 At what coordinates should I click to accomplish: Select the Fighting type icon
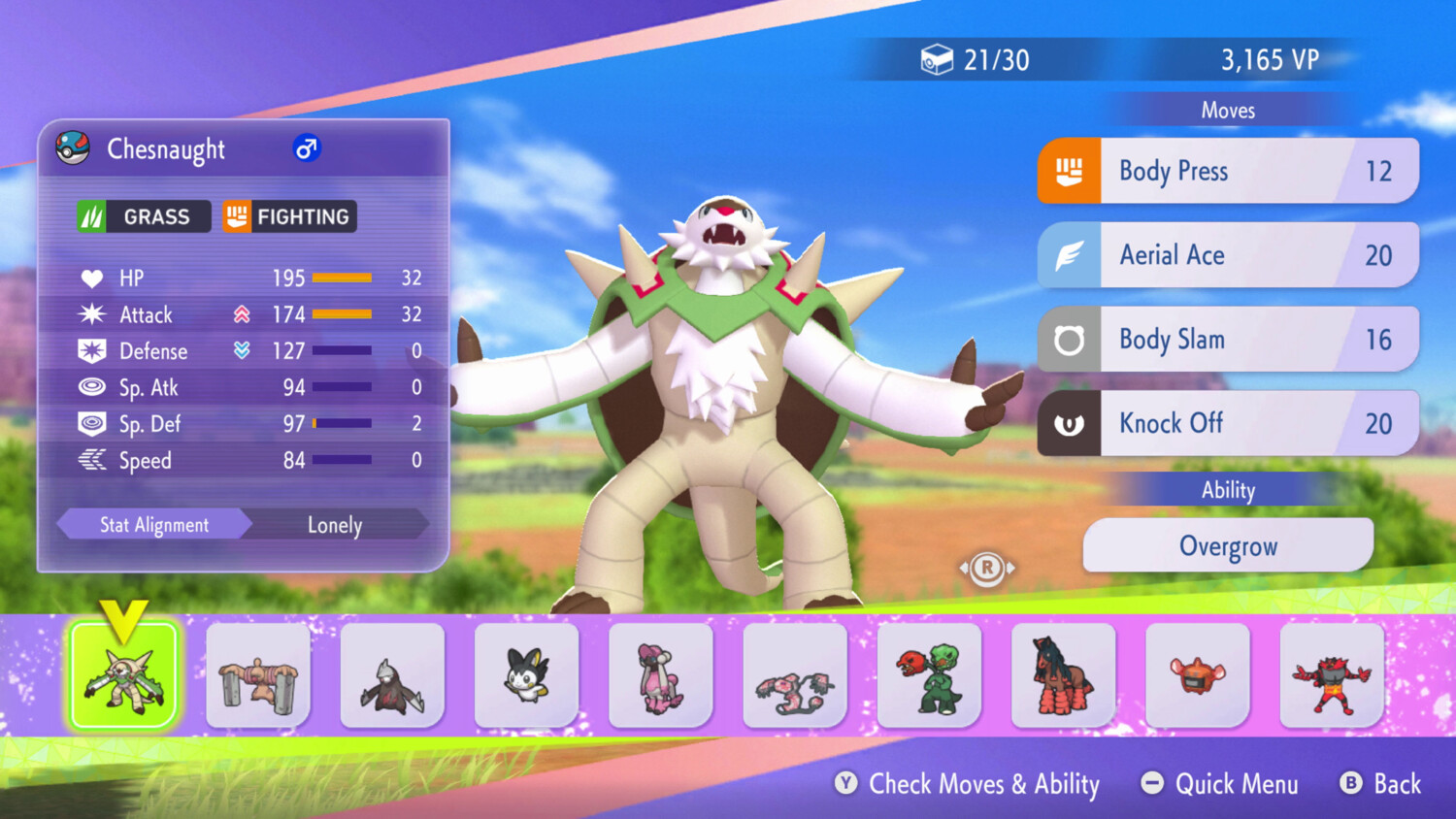pos(236,215)
